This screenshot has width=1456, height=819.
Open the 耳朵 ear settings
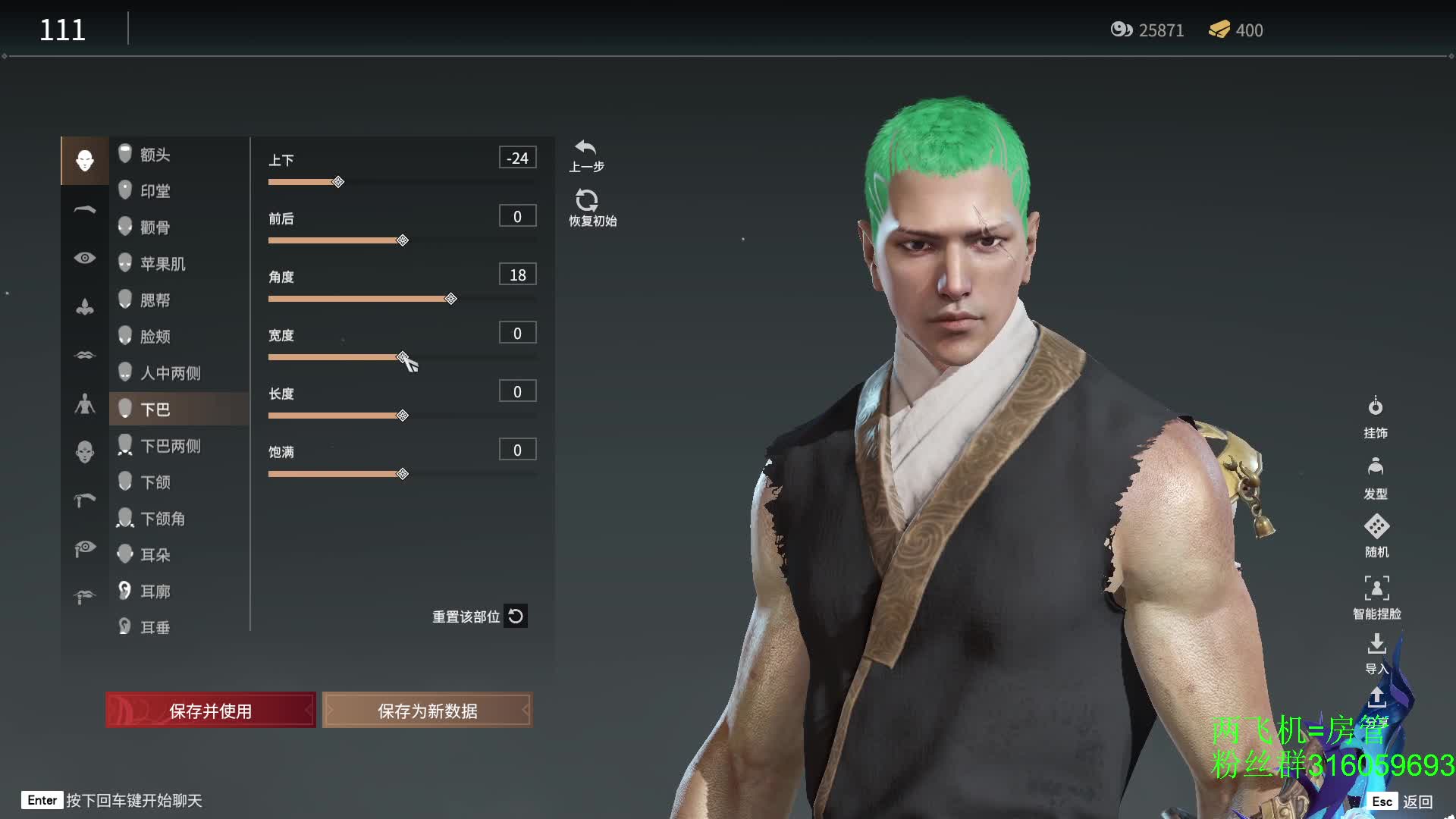(x=155, y=555)
